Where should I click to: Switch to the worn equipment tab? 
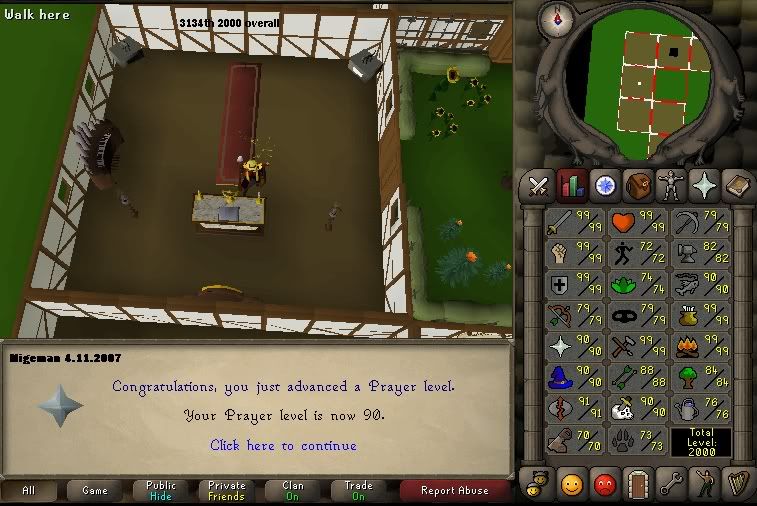671,185
